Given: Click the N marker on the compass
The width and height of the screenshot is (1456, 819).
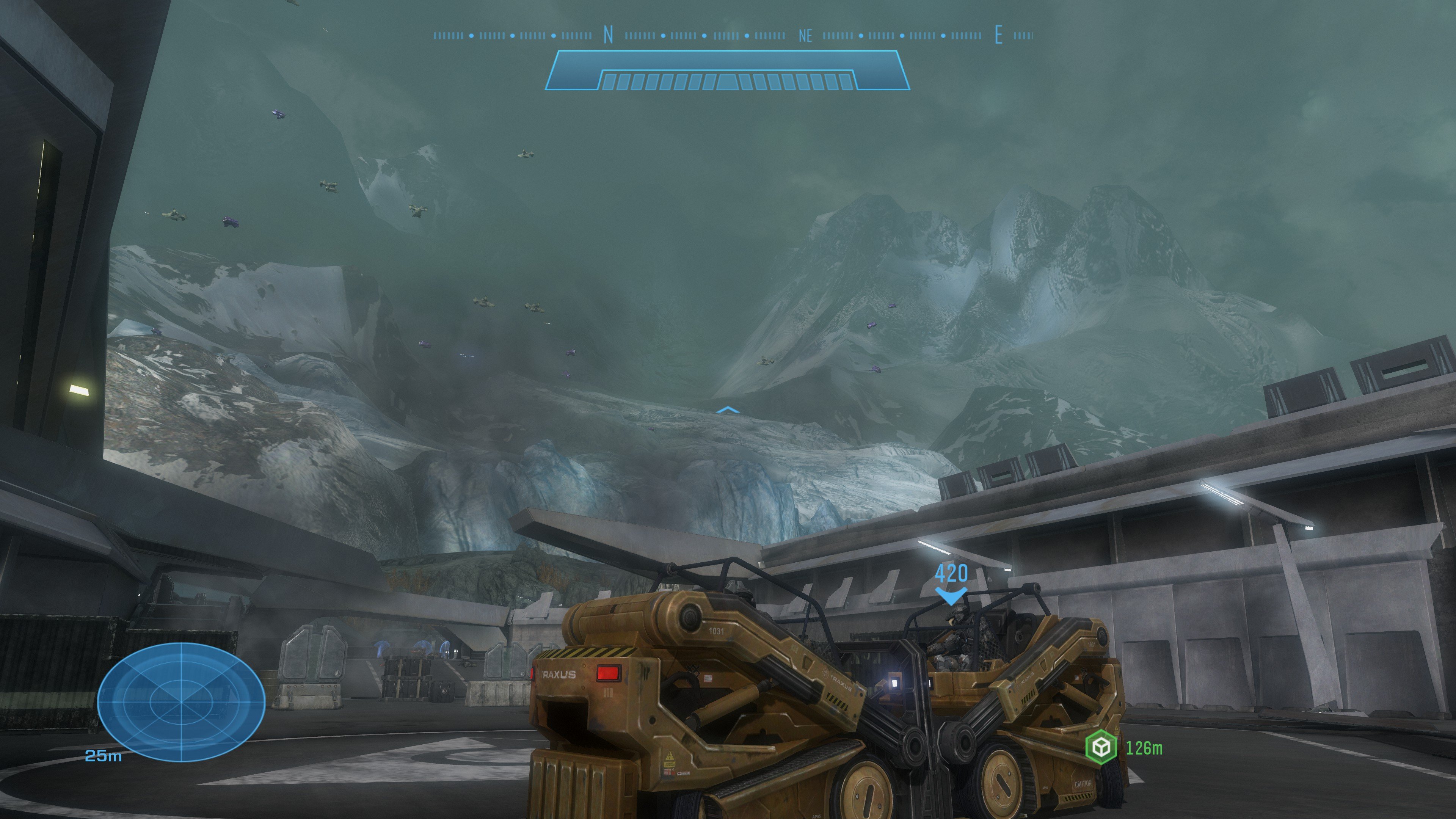Looking at the screenshot, I should click(x=608, y=36).
